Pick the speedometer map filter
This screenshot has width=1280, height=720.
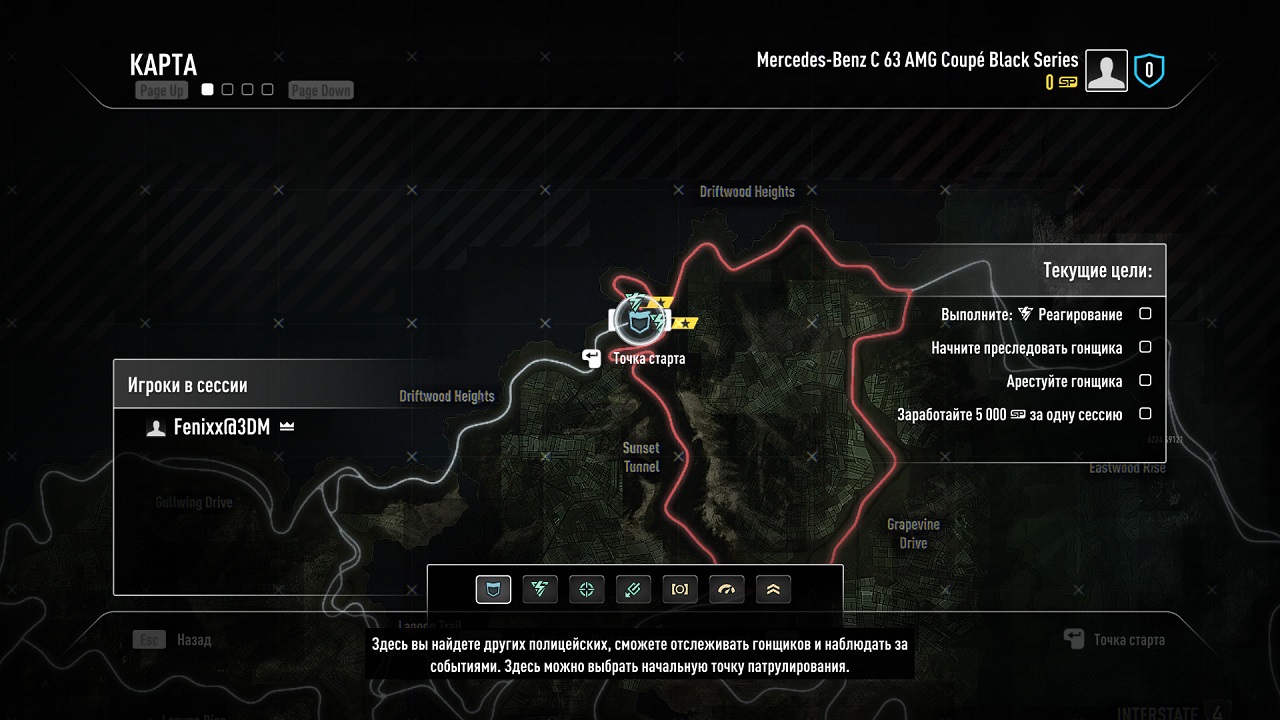point(727,590)
